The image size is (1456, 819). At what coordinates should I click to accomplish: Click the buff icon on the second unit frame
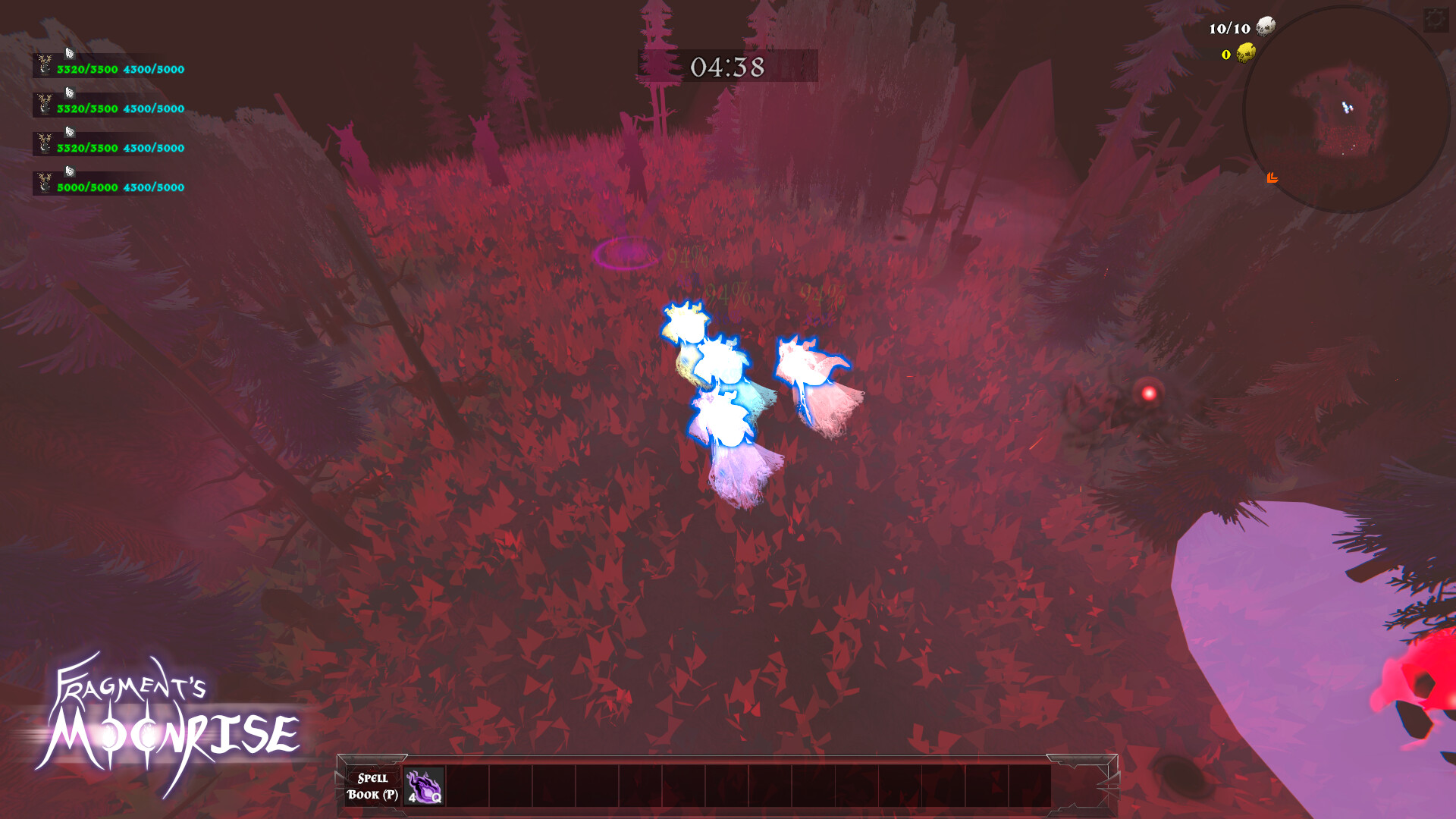point(71,93)
